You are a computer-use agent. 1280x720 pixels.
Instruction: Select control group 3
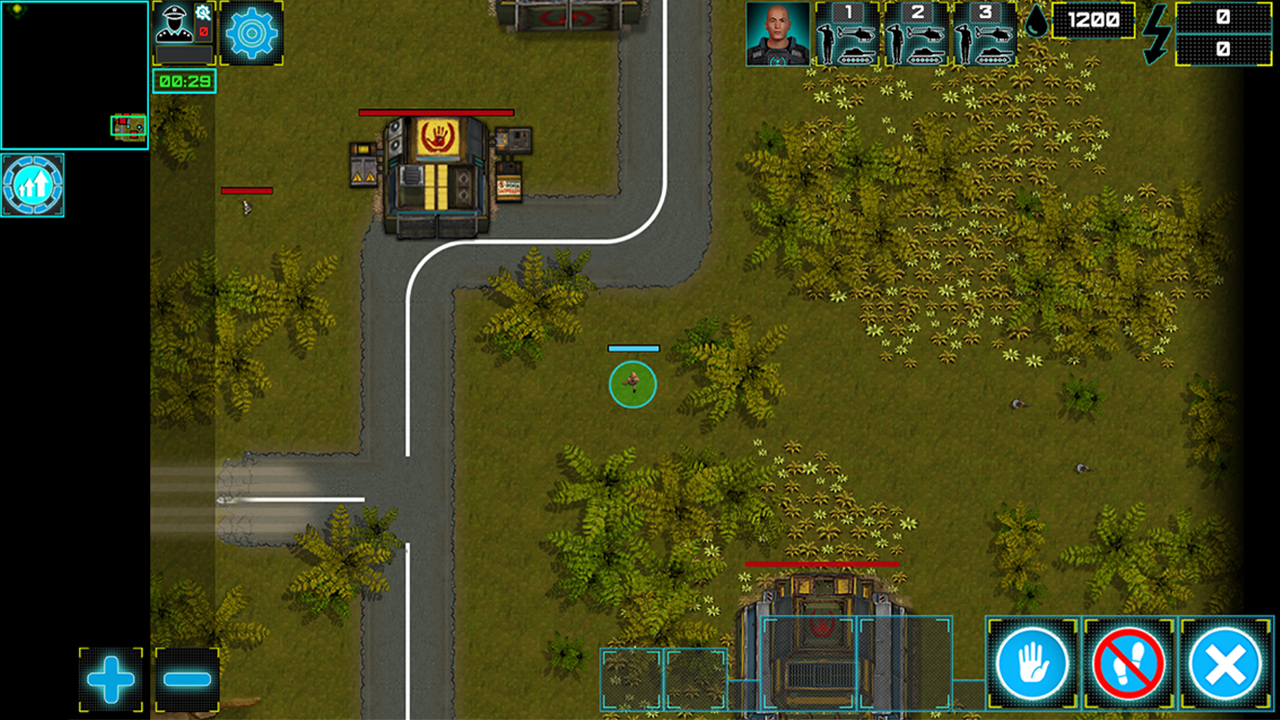click(984, 35)
